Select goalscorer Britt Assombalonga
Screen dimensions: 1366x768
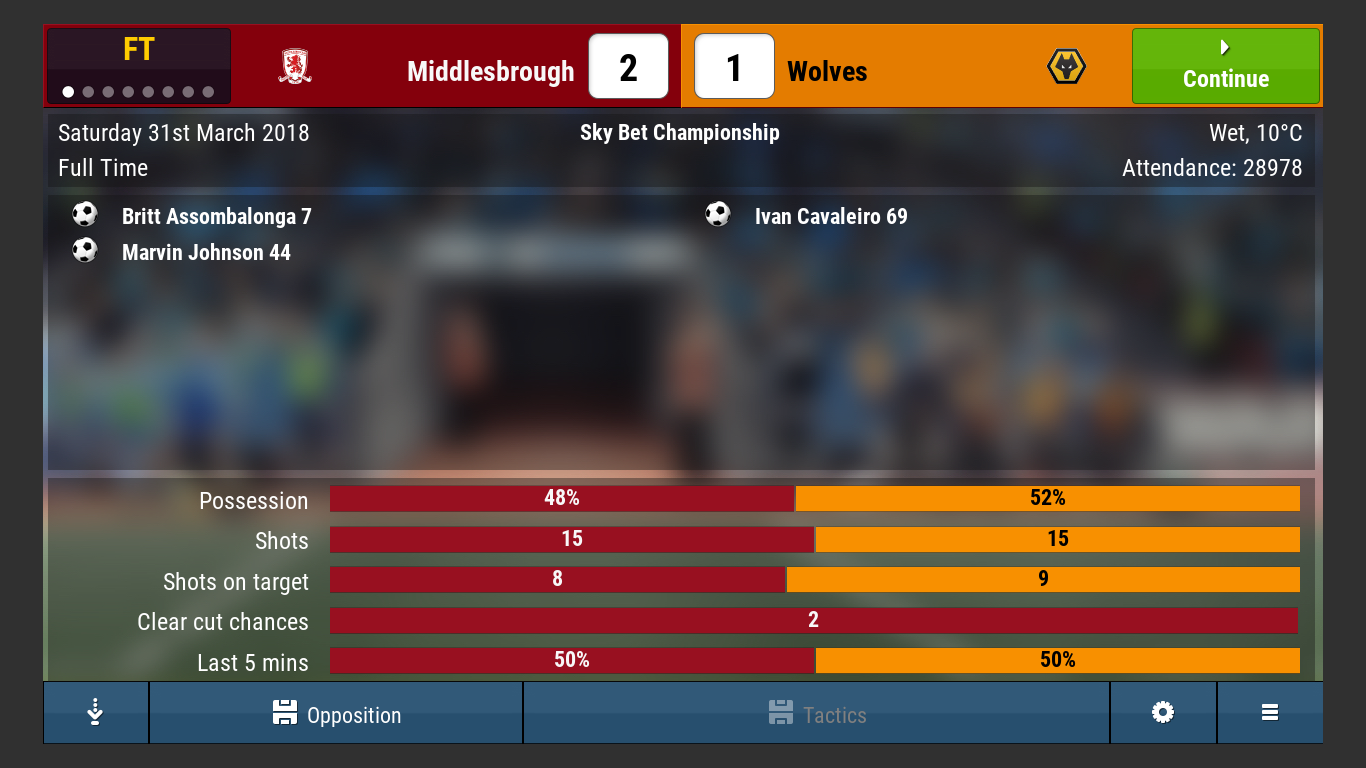point(216,216)
